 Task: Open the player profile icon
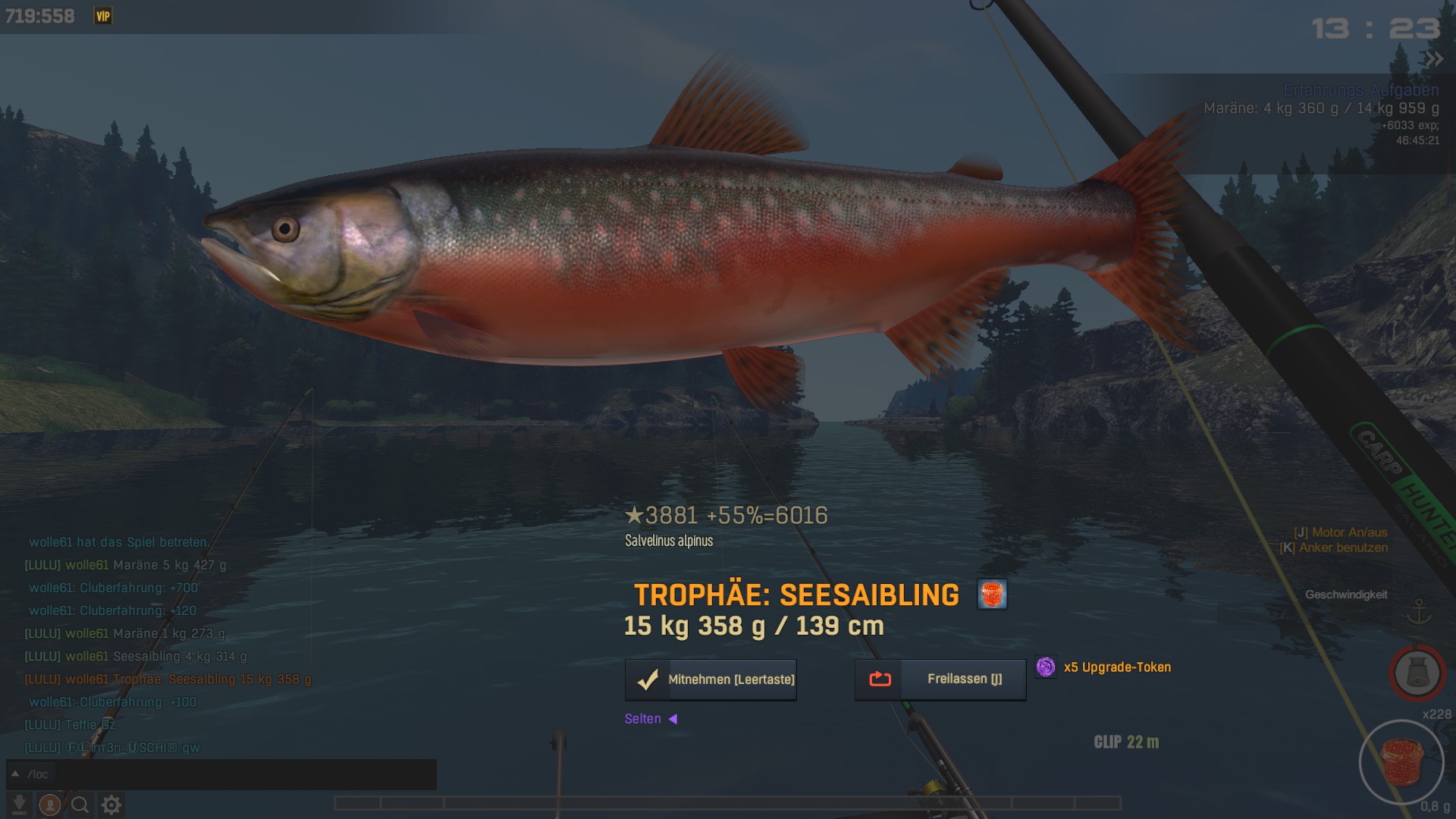pyautogui.click(x=50, y=805)
